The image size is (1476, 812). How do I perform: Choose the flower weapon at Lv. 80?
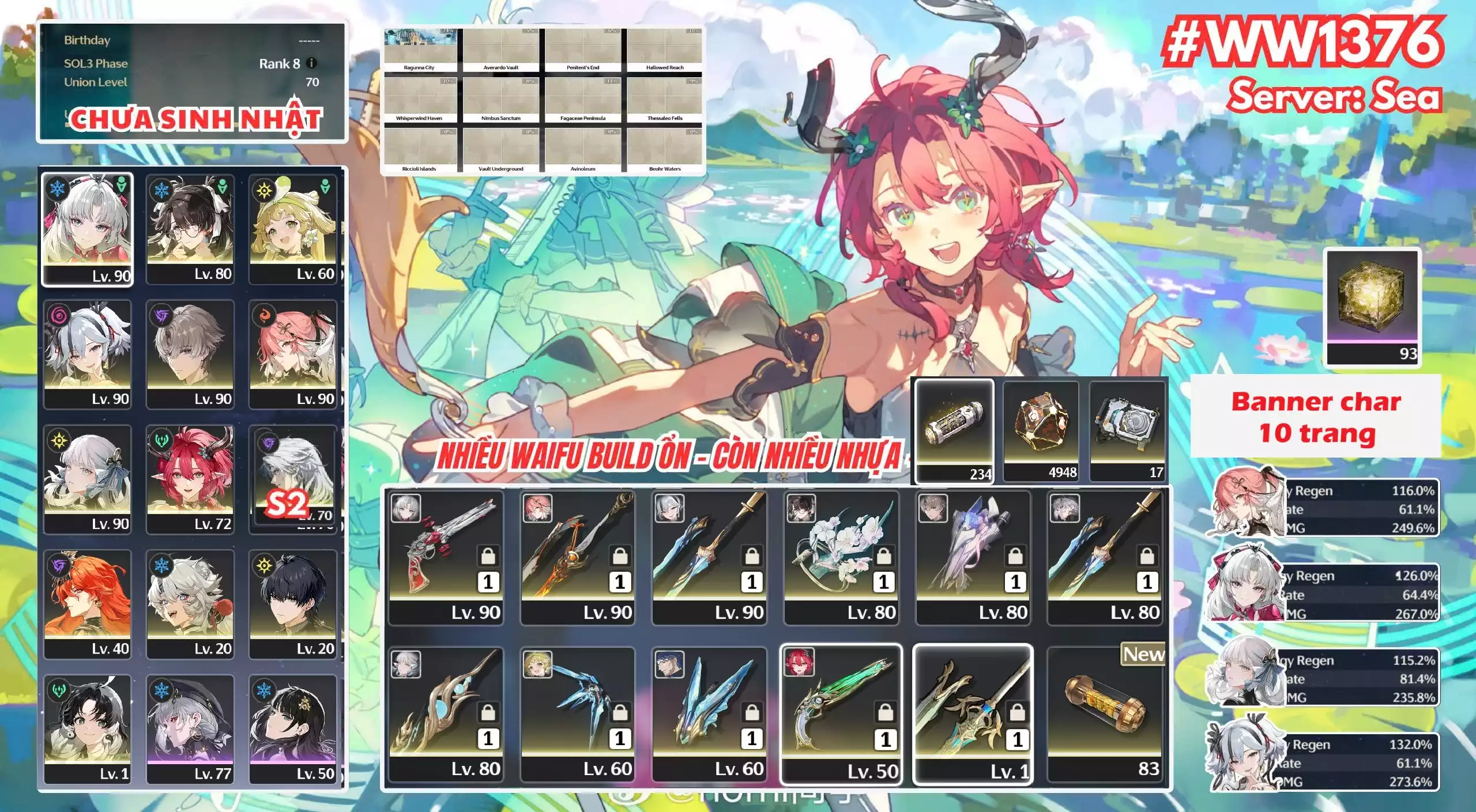click(841, 557)
